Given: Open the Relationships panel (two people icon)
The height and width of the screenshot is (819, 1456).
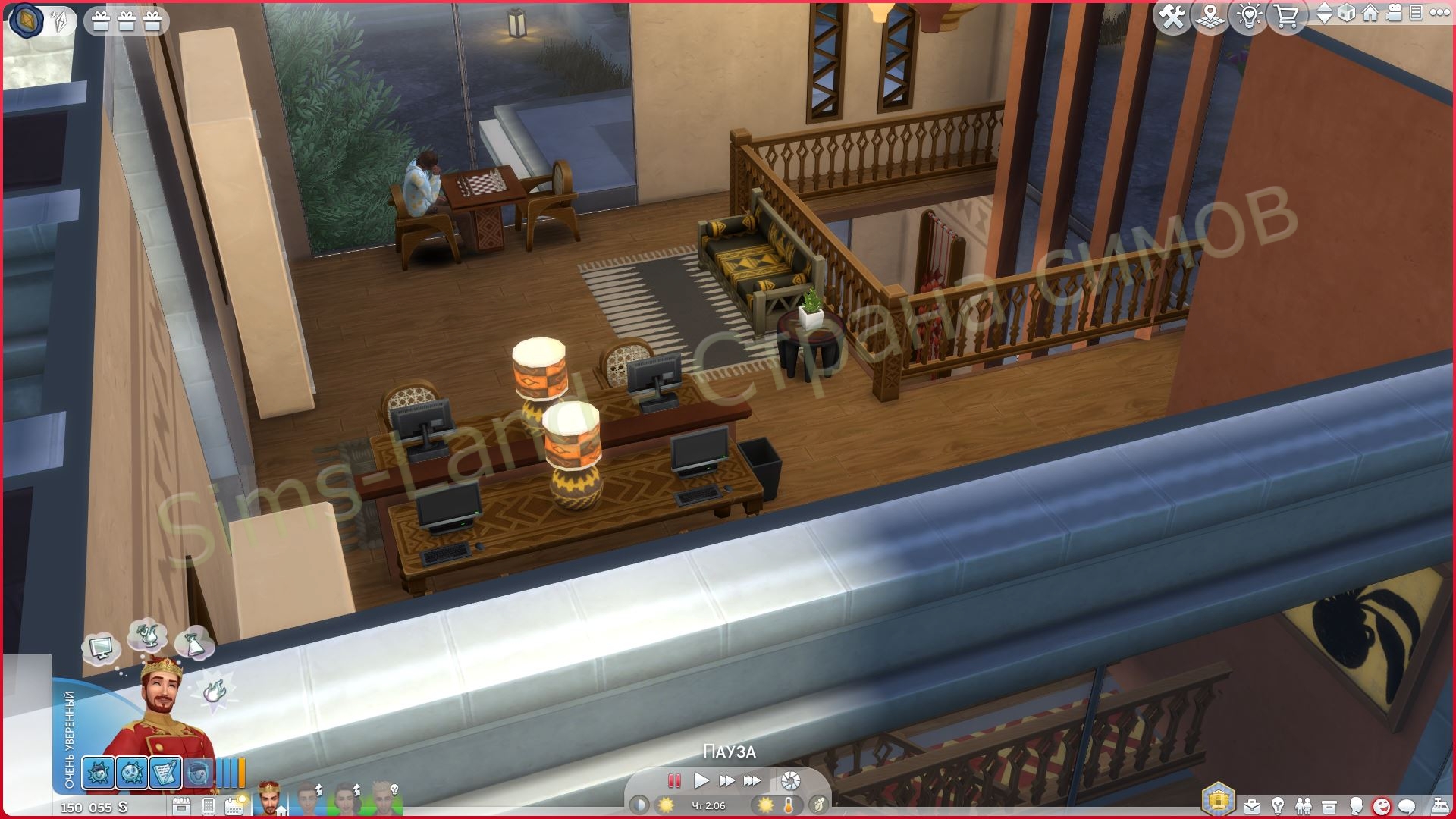Looking at the screenshot, I should pos(1304,805).
